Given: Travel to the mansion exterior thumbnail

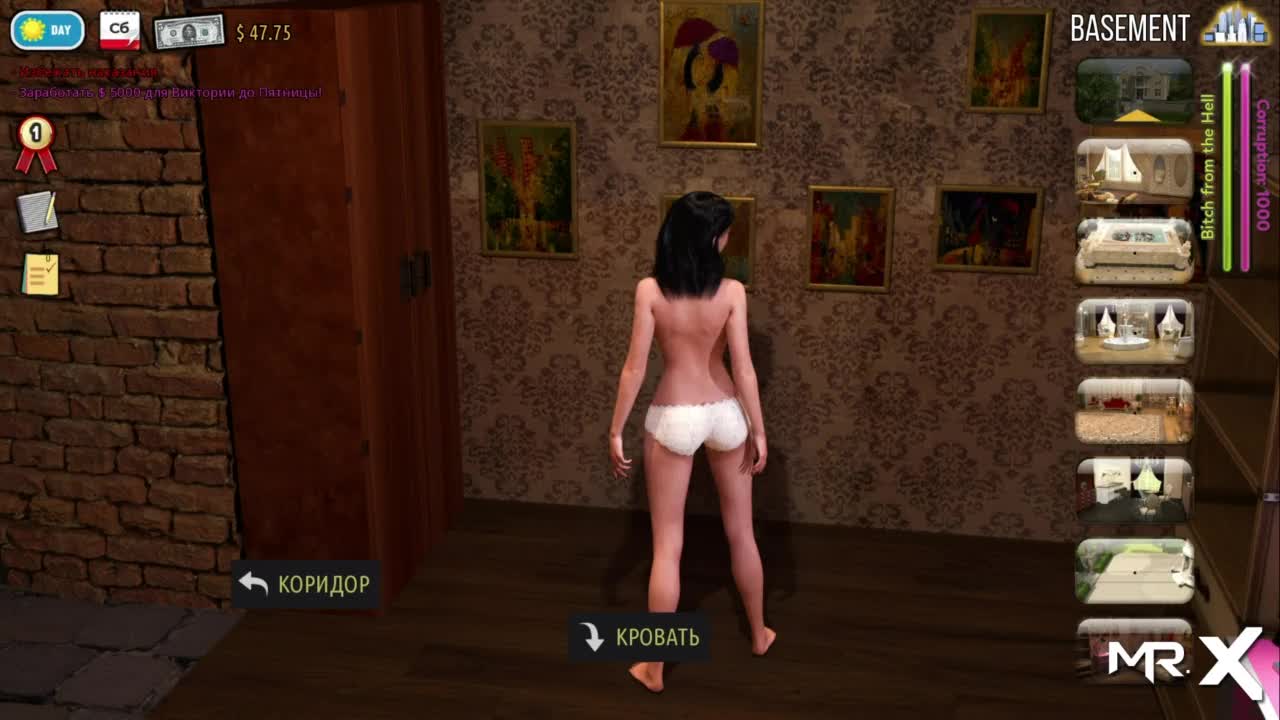Looking at the screenshot, I should (1134, 91).
